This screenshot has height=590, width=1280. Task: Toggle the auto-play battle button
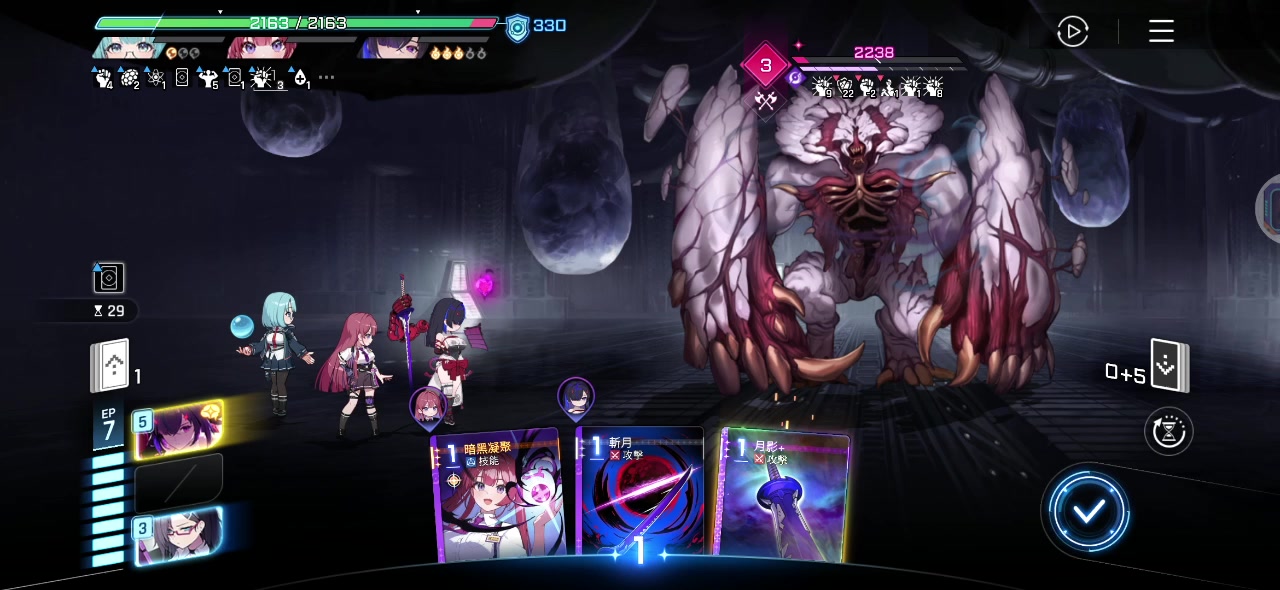point(1072,32)
